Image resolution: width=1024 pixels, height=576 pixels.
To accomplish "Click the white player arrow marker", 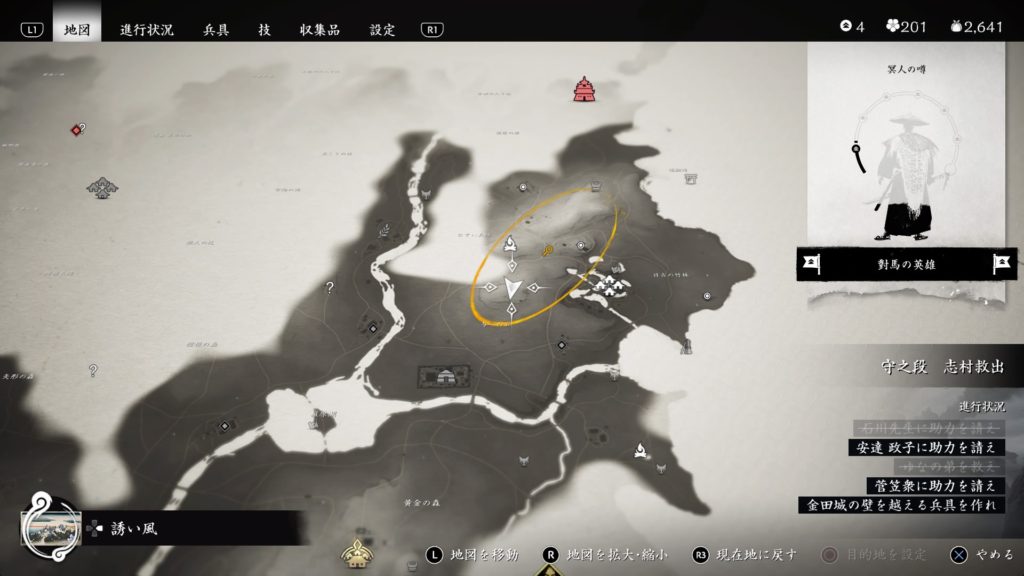I will tap(512, 289).
